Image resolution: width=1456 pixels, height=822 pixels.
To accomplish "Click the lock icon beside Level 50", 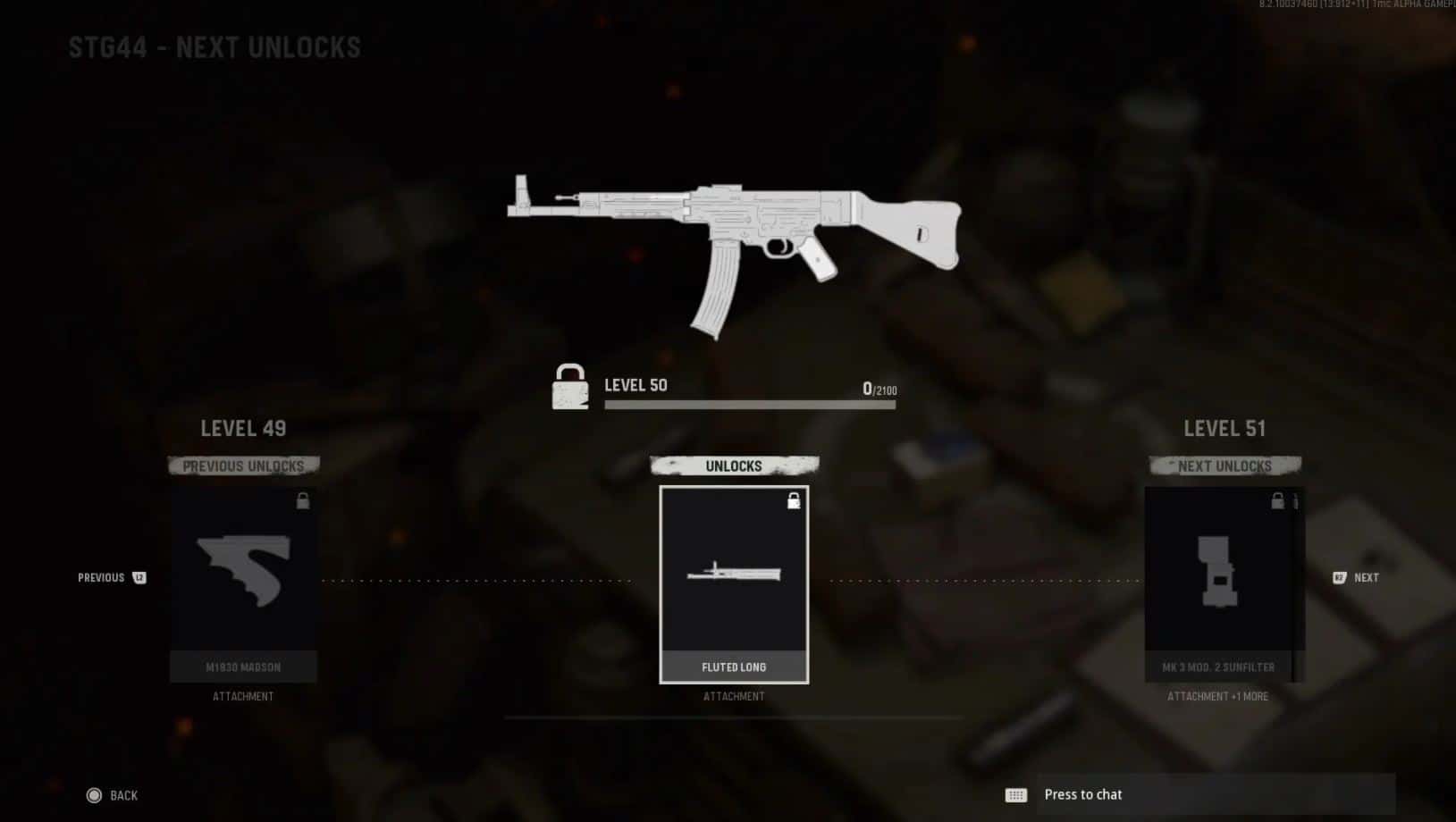I will [569, 388].
